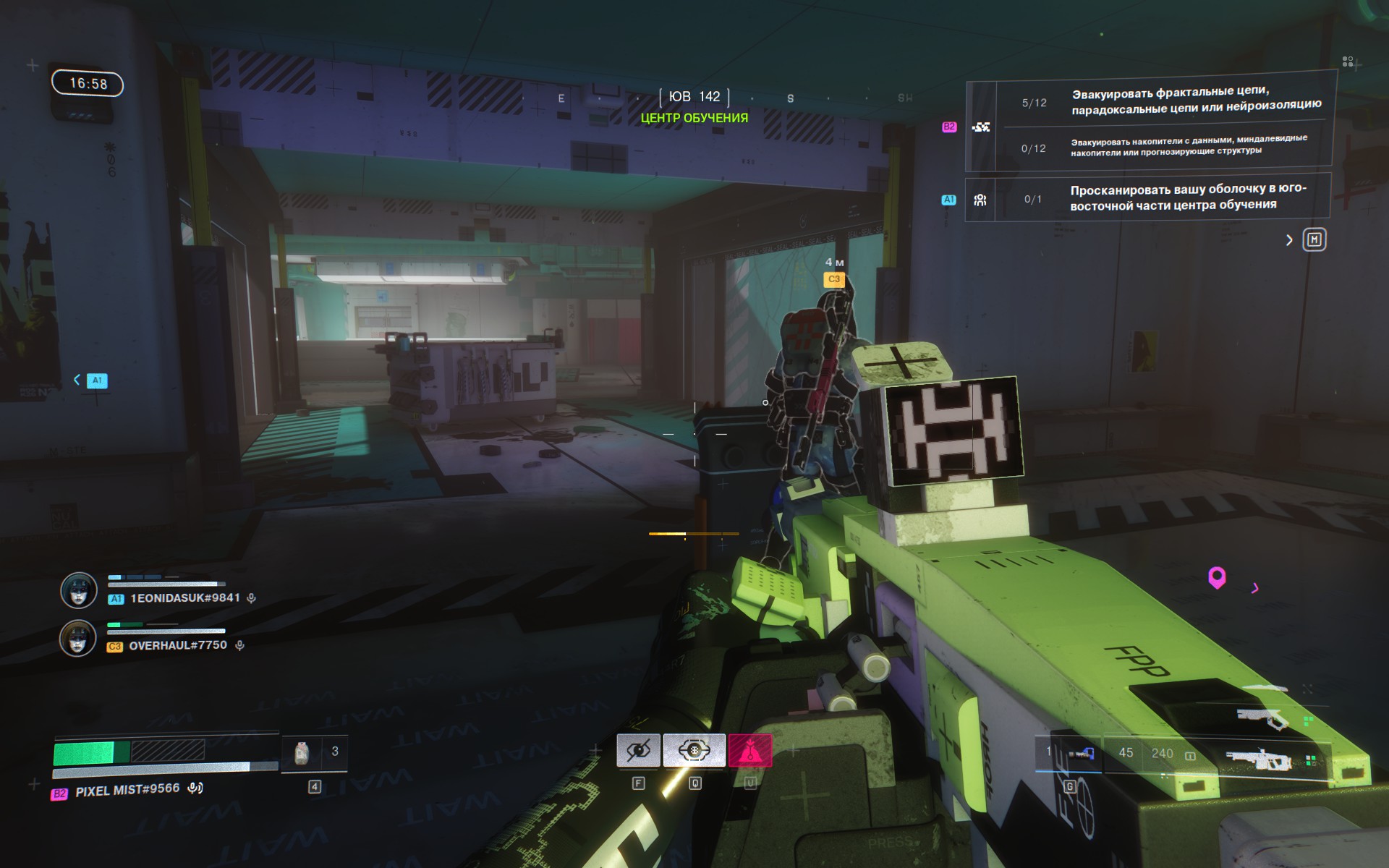Click the pink map pin waypoint marker

(1217, 577)
